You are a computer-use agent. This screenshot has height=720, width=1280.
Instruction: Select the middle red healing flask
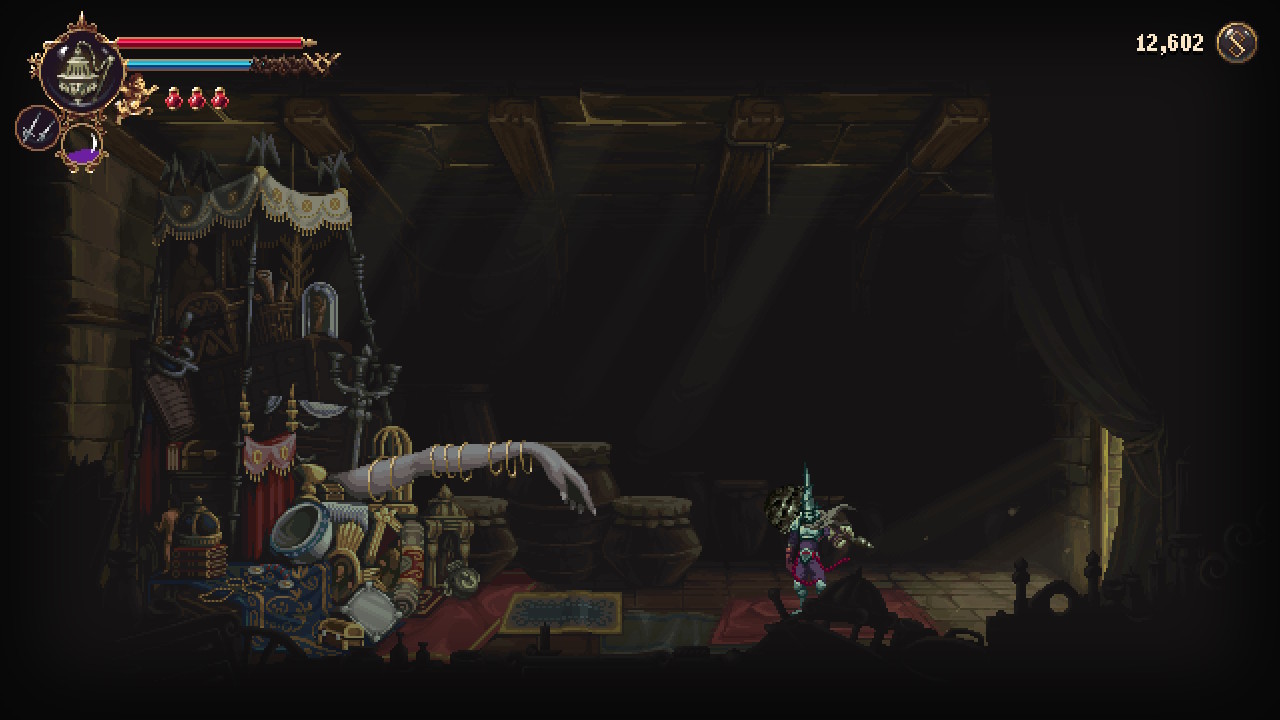pos(196,97)
